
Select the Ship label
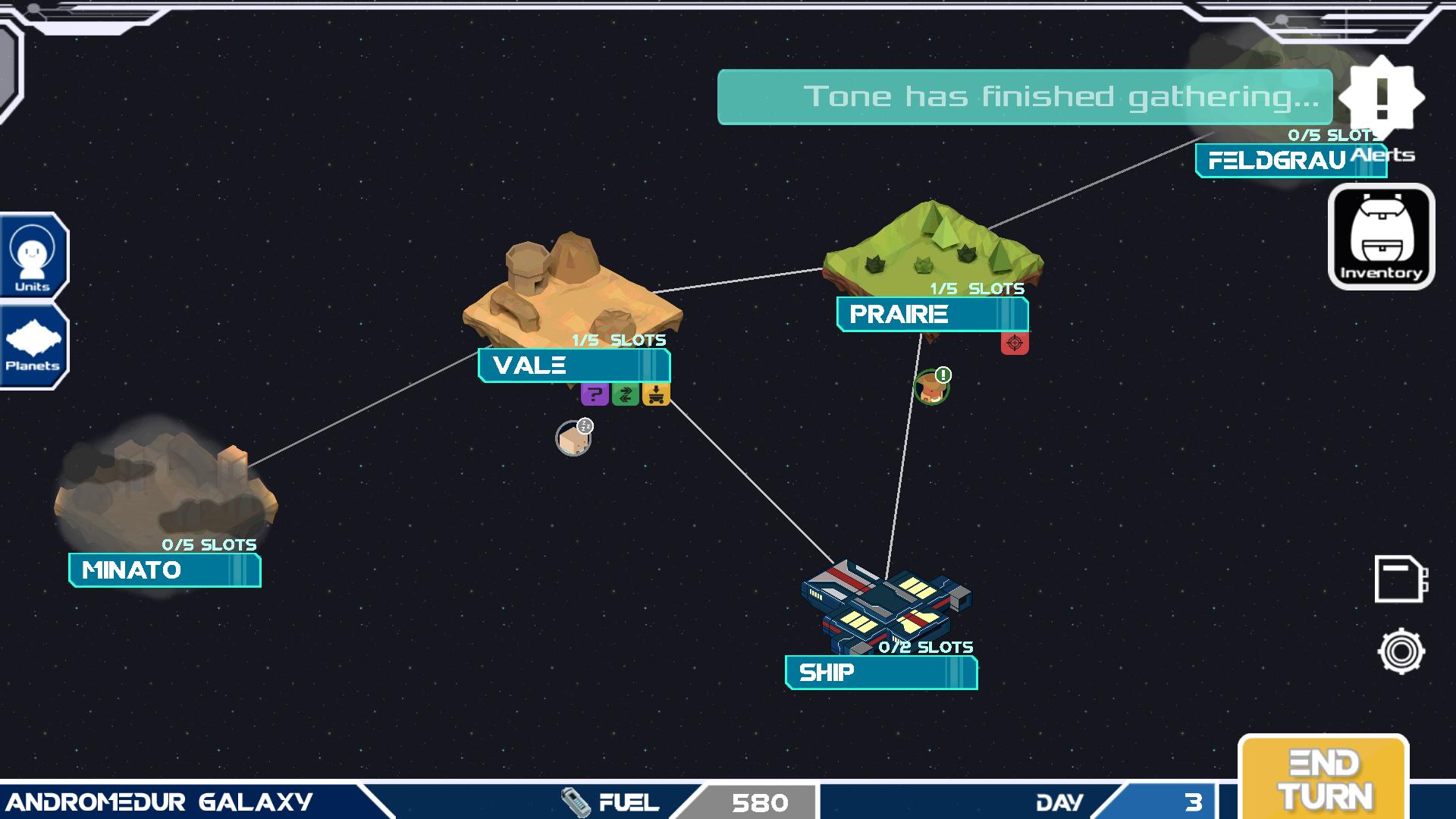[x=880, y=673]
